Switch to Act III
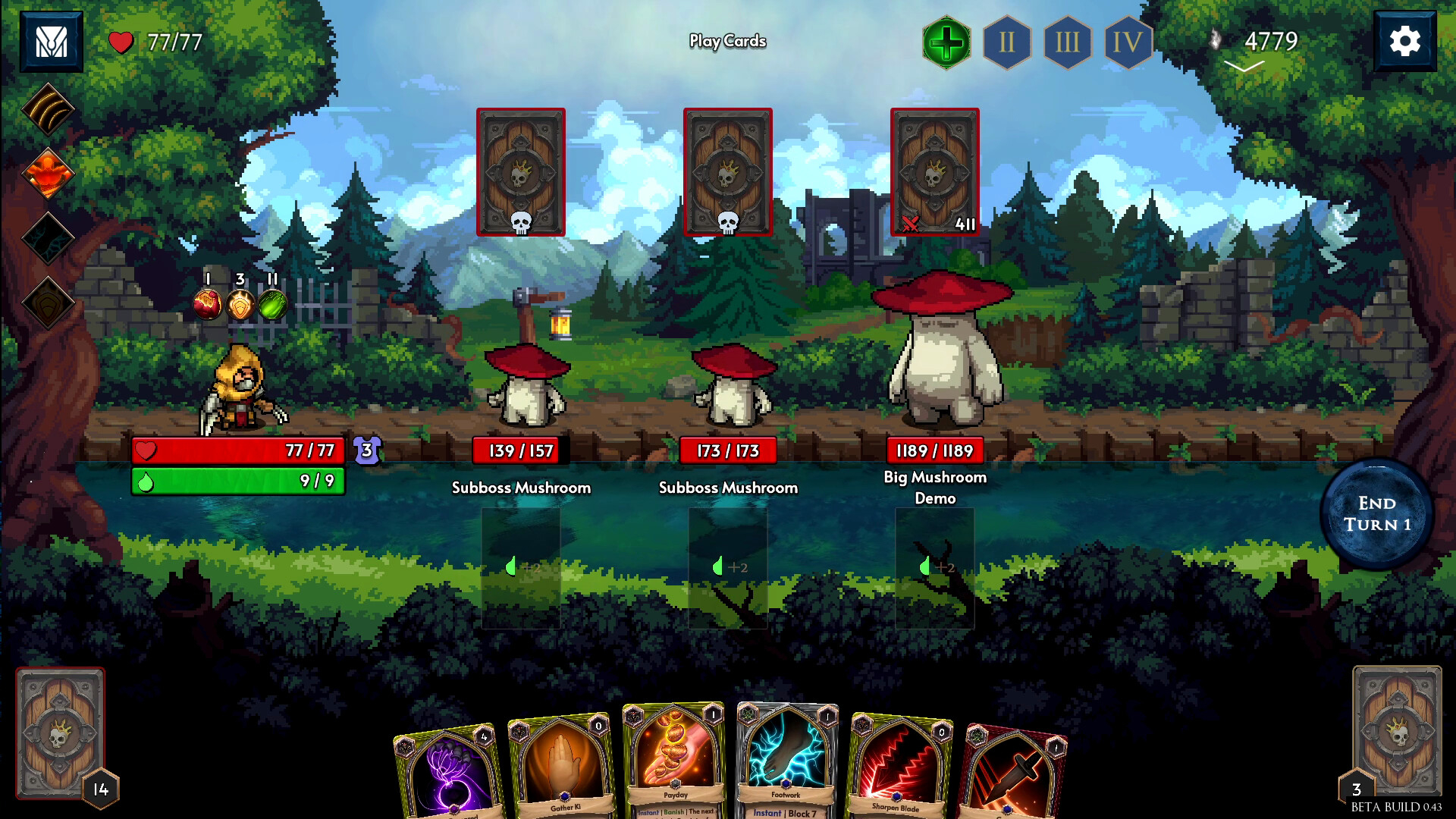Image resolution: width=1456 pixels, height=819 pixels. coord(1068,43)
